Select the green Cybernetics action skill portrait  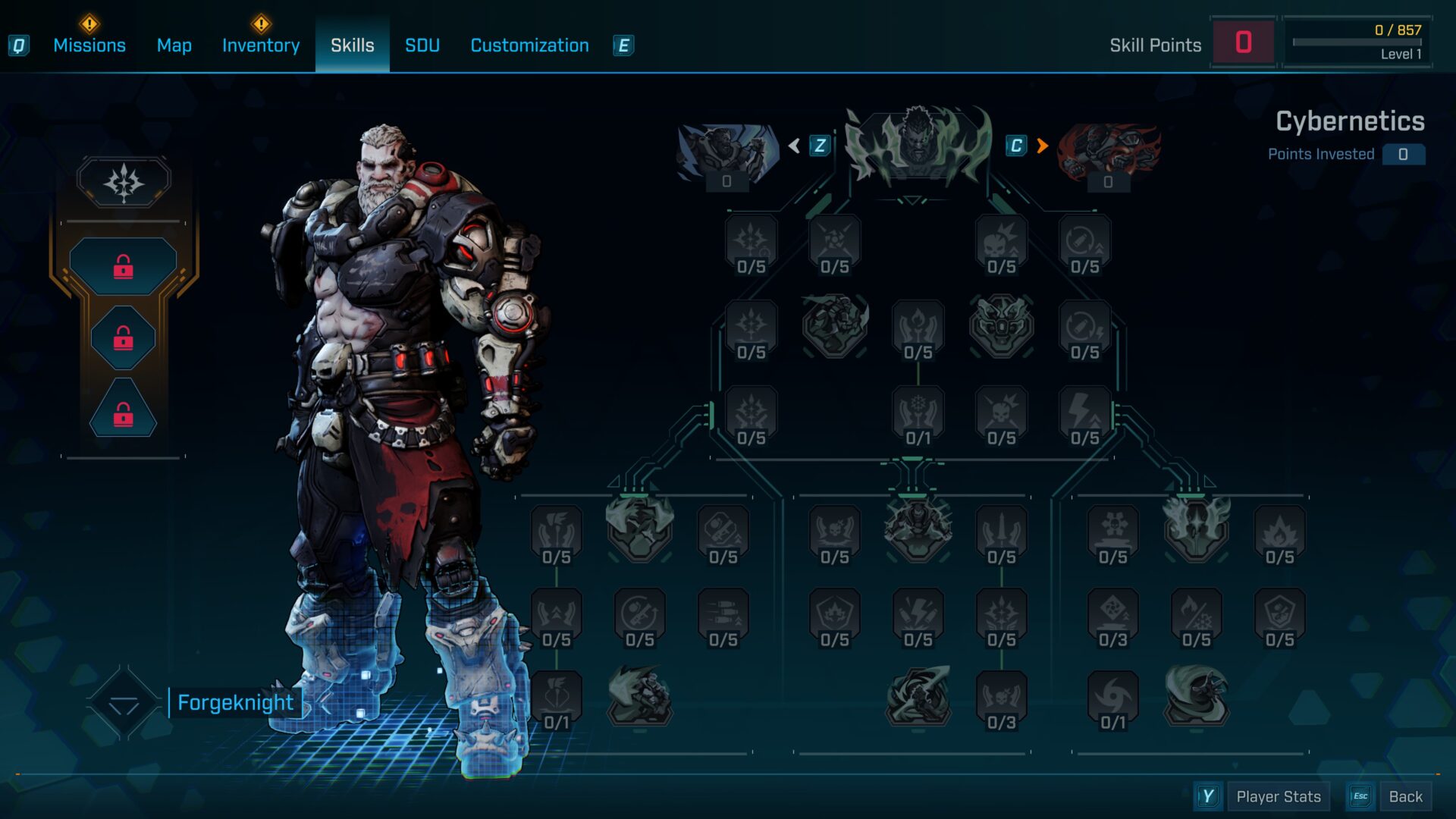tap(918, 146)
